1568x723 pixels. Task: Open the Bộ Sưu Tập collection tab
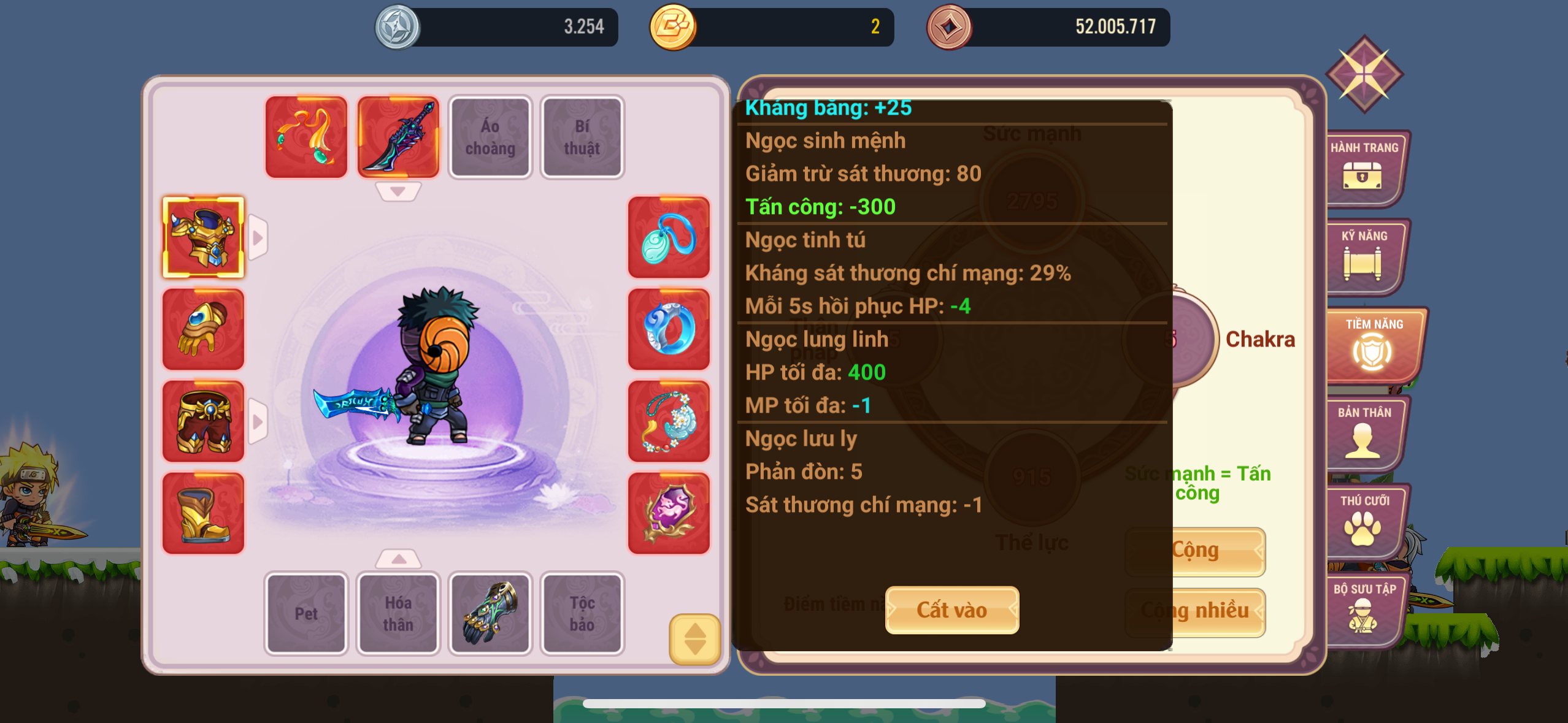1364,610
